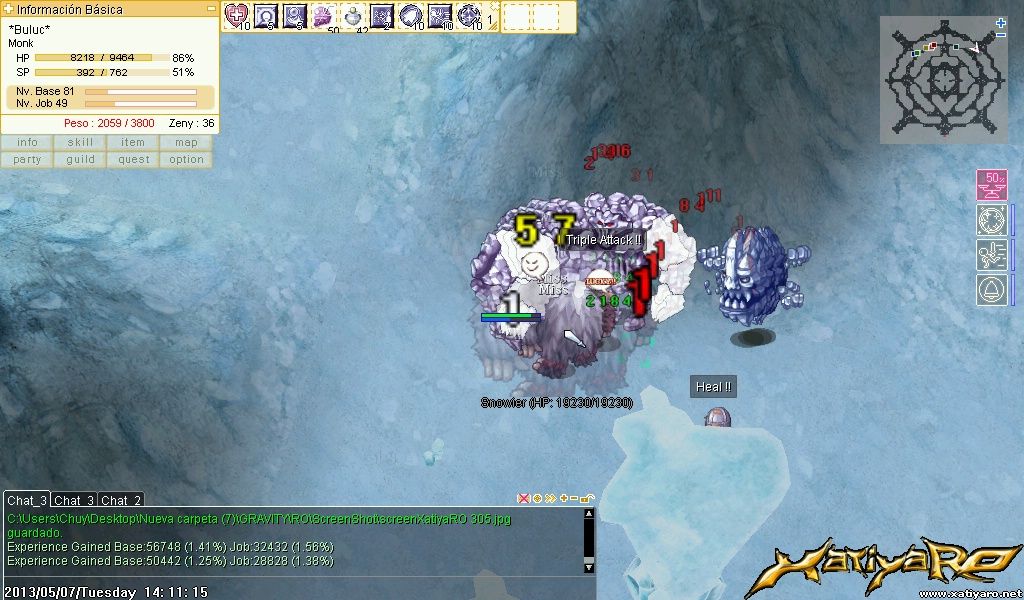Viewport: 1024px width, 600px height.
Task: Minimize the Información Básica window
Action: [x=211, y=9]
